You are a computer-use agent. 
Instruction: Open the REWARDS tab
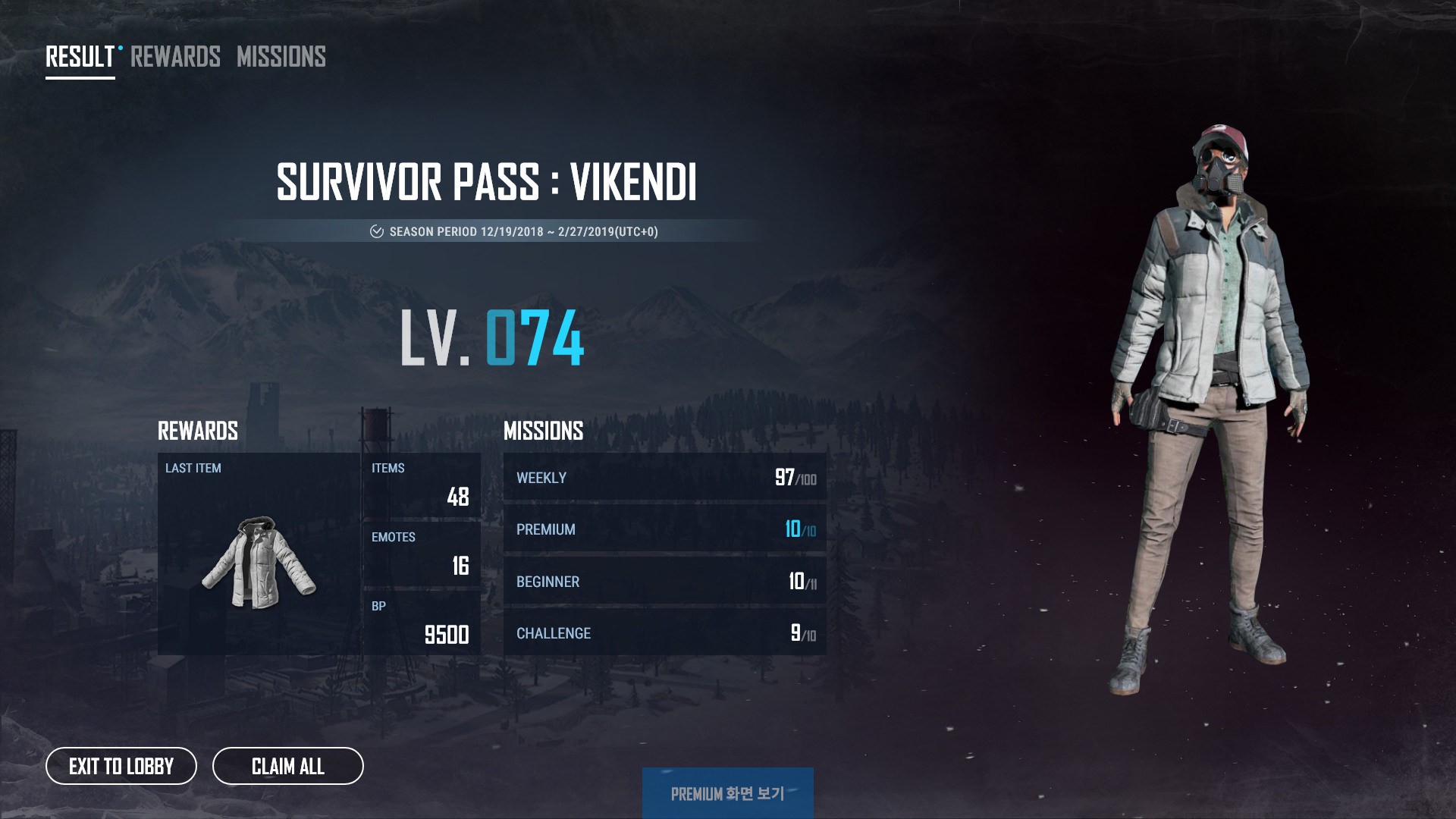pyautogui.click(x=174, y=57)
